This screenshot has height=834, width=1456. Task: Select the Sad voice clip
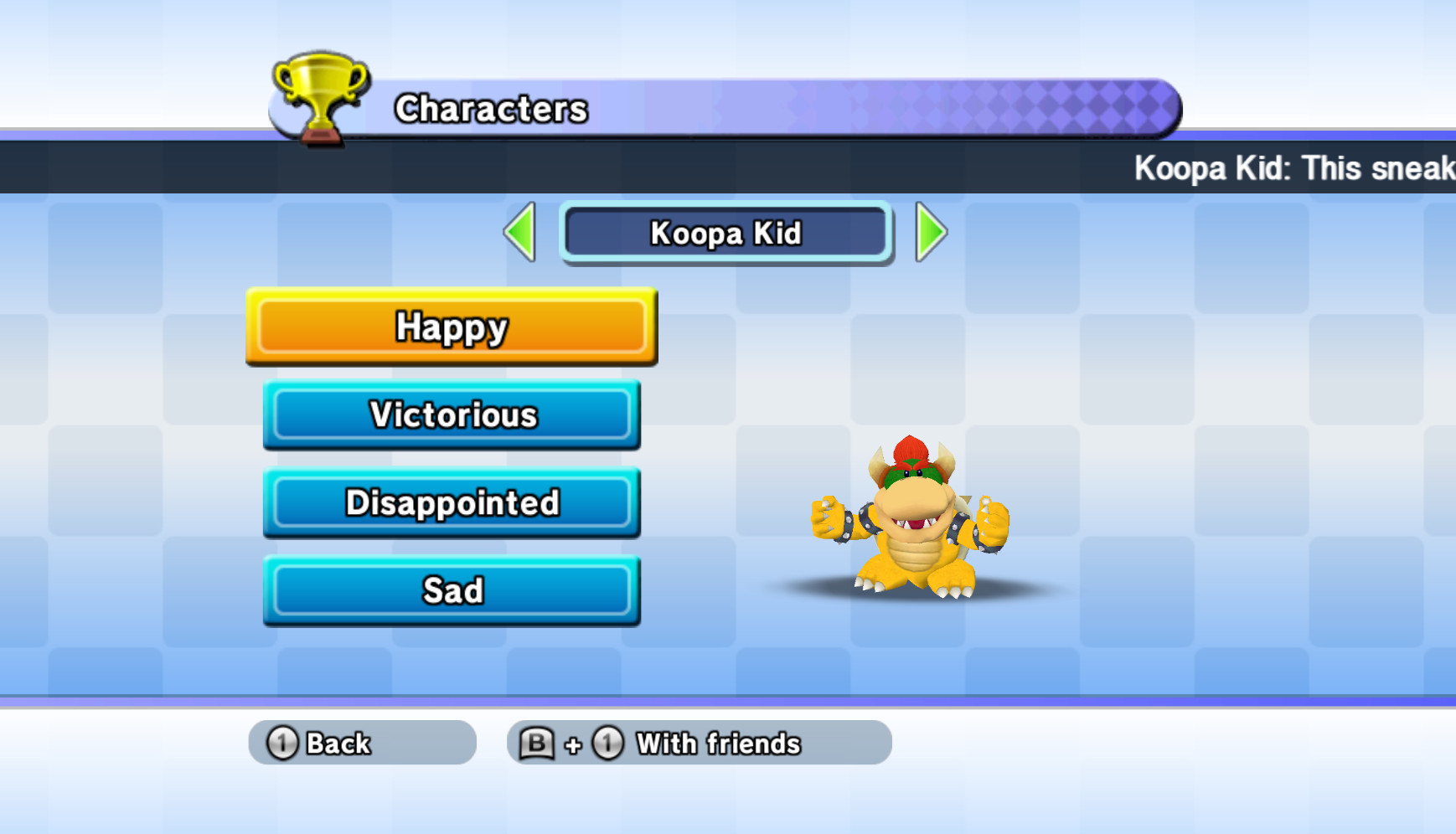(x=452, y=590)
